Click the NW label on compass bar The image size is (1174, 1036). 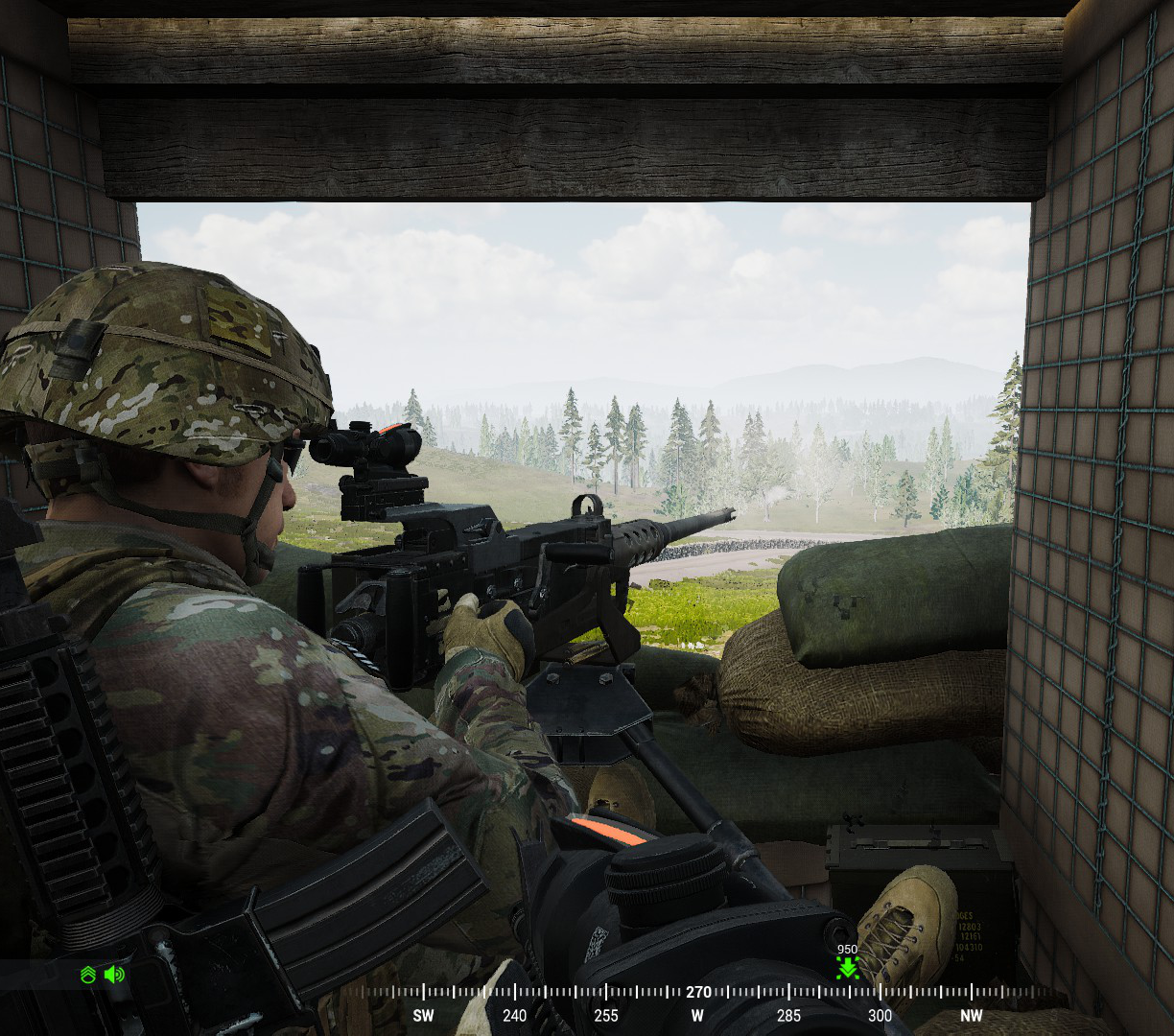[x=971, y=1016]
